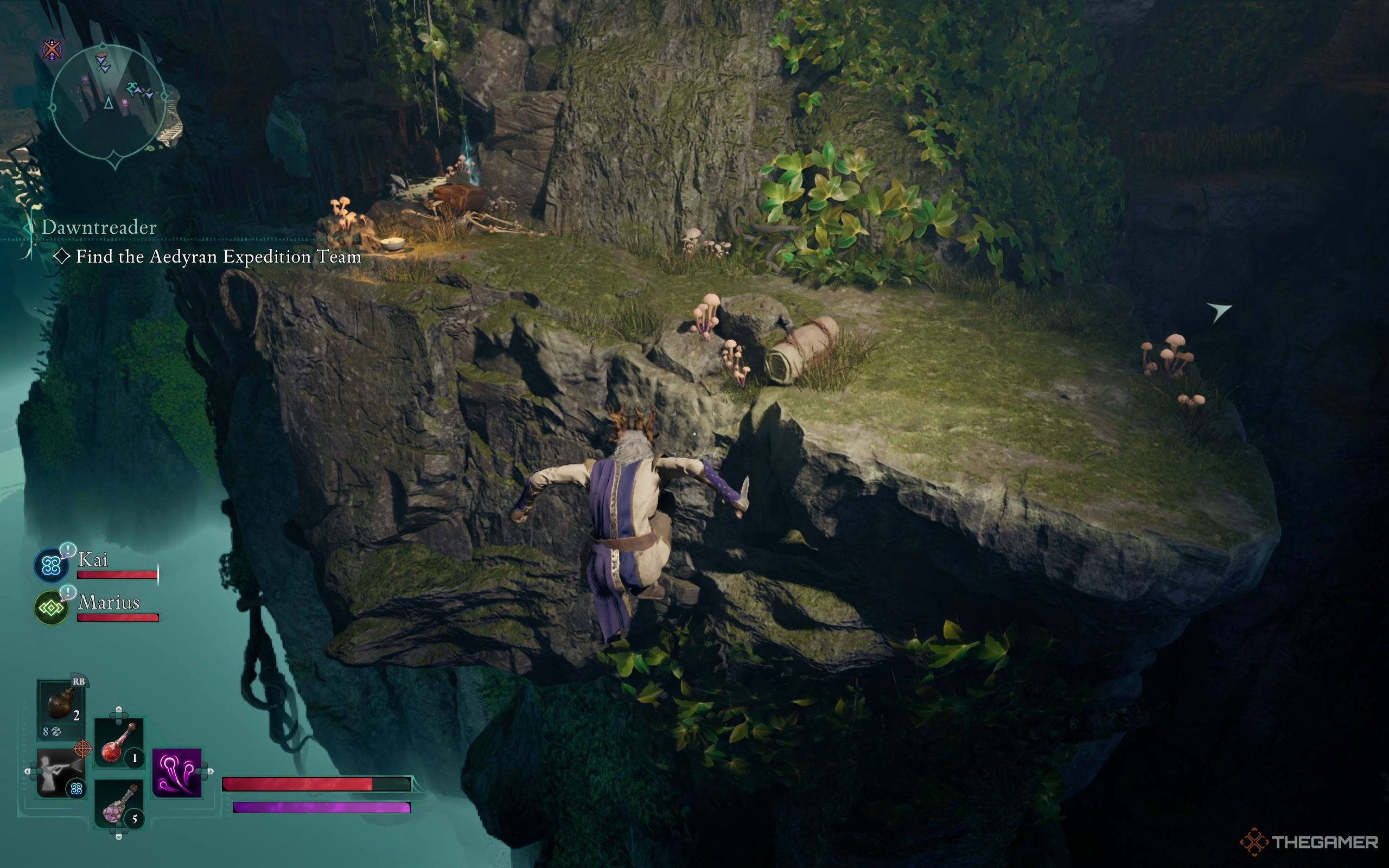Use the grenade throwable slot
1389x868 pixels.
click(61, 703)
